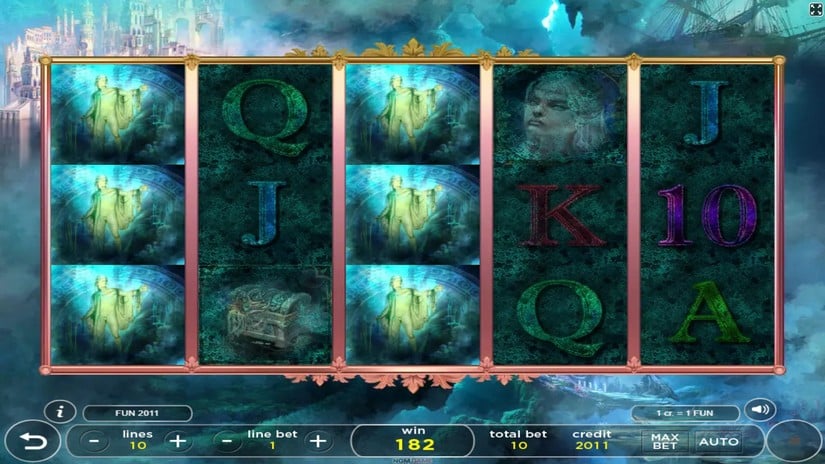Decrease the number of lines
This screenshot has height=464, width=825.
[93, 440]
